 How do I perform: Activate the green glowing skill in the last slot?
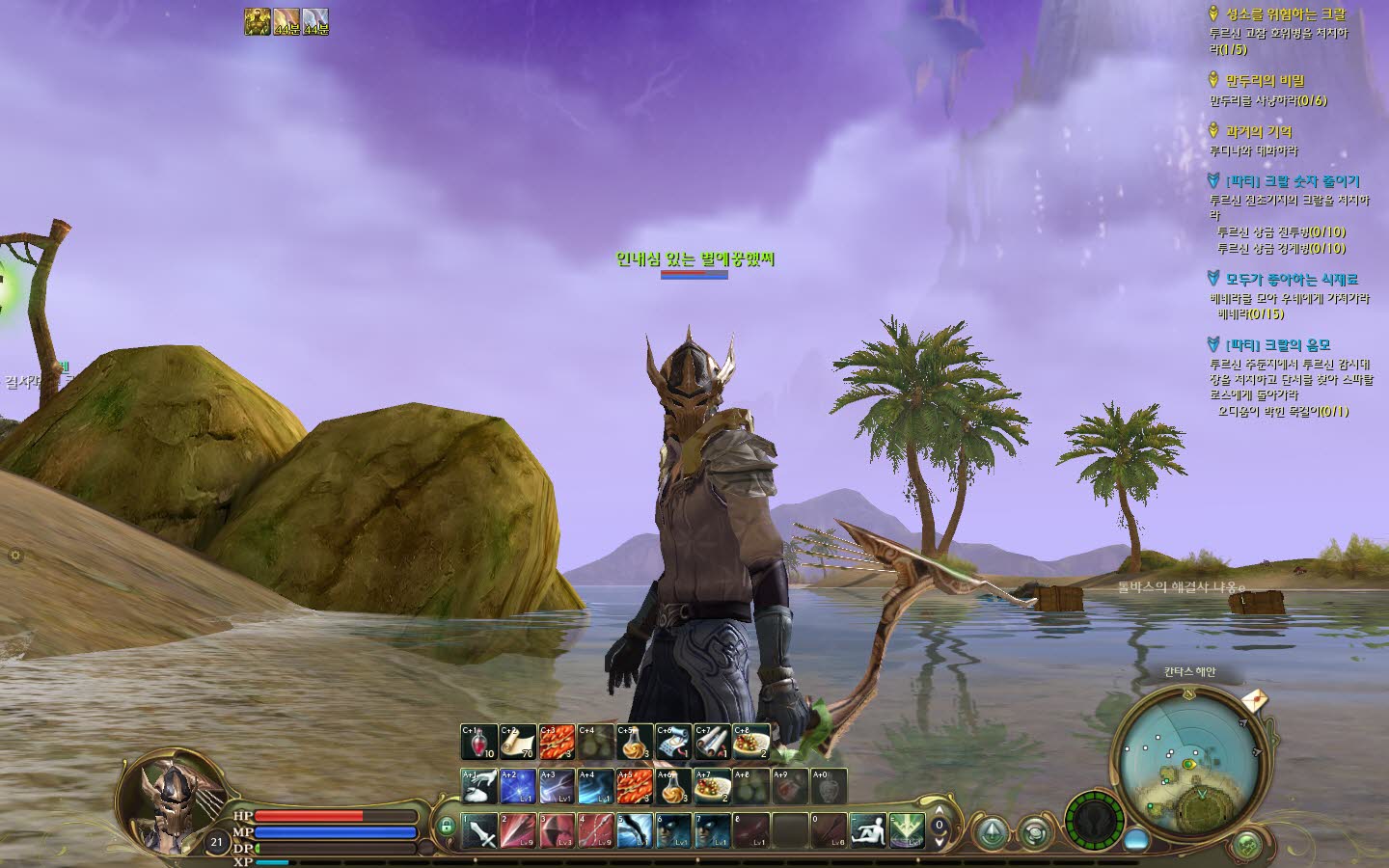[907, 830]
